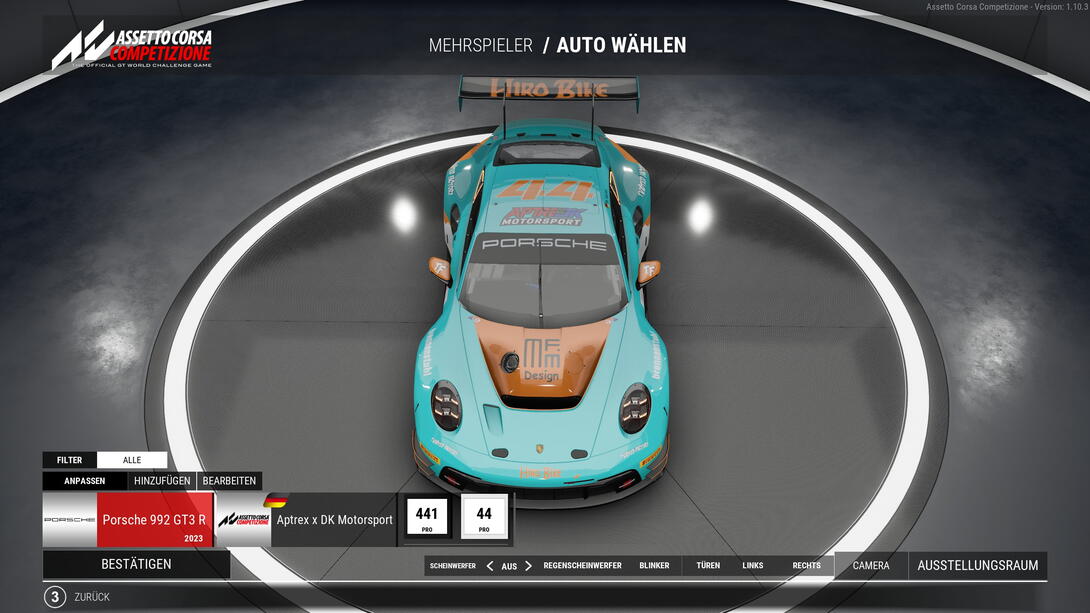Activate the Rechts indicator option
The width and height of the screenshot is (1090, 613).
[806, 566]
